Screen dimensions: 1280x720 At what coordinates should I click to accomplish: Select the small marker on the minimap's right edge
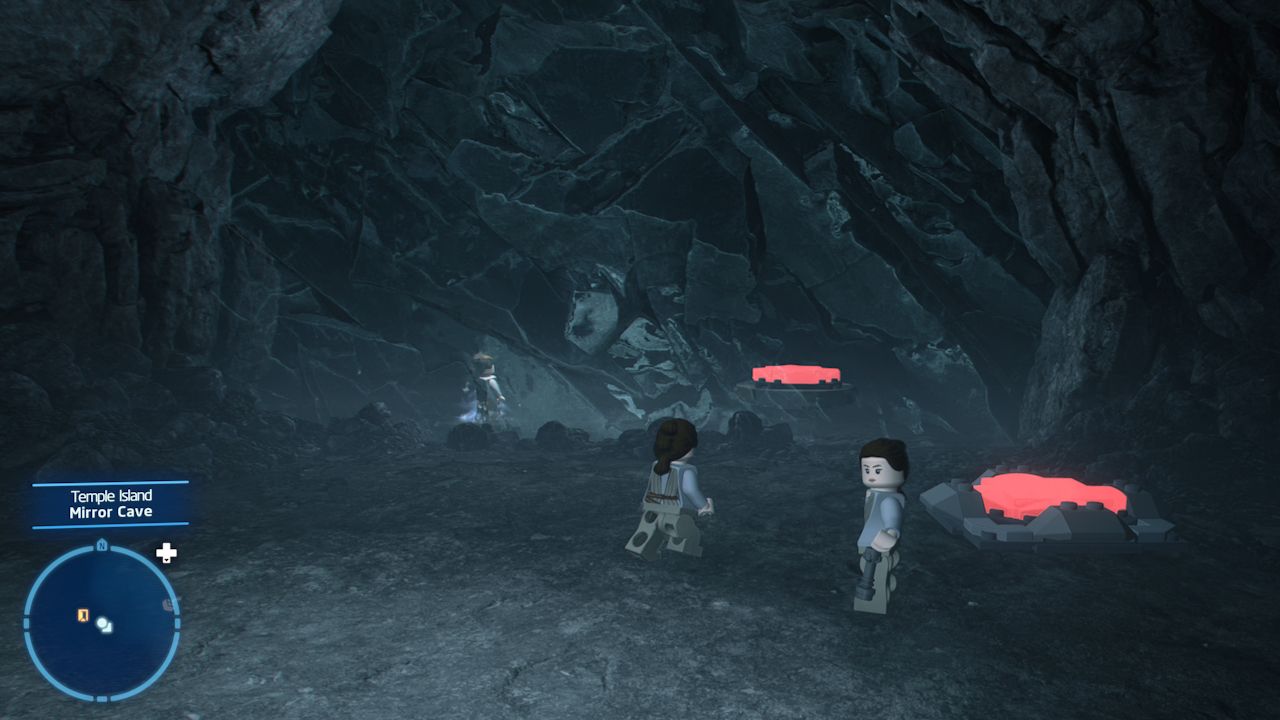pos(168,602)
